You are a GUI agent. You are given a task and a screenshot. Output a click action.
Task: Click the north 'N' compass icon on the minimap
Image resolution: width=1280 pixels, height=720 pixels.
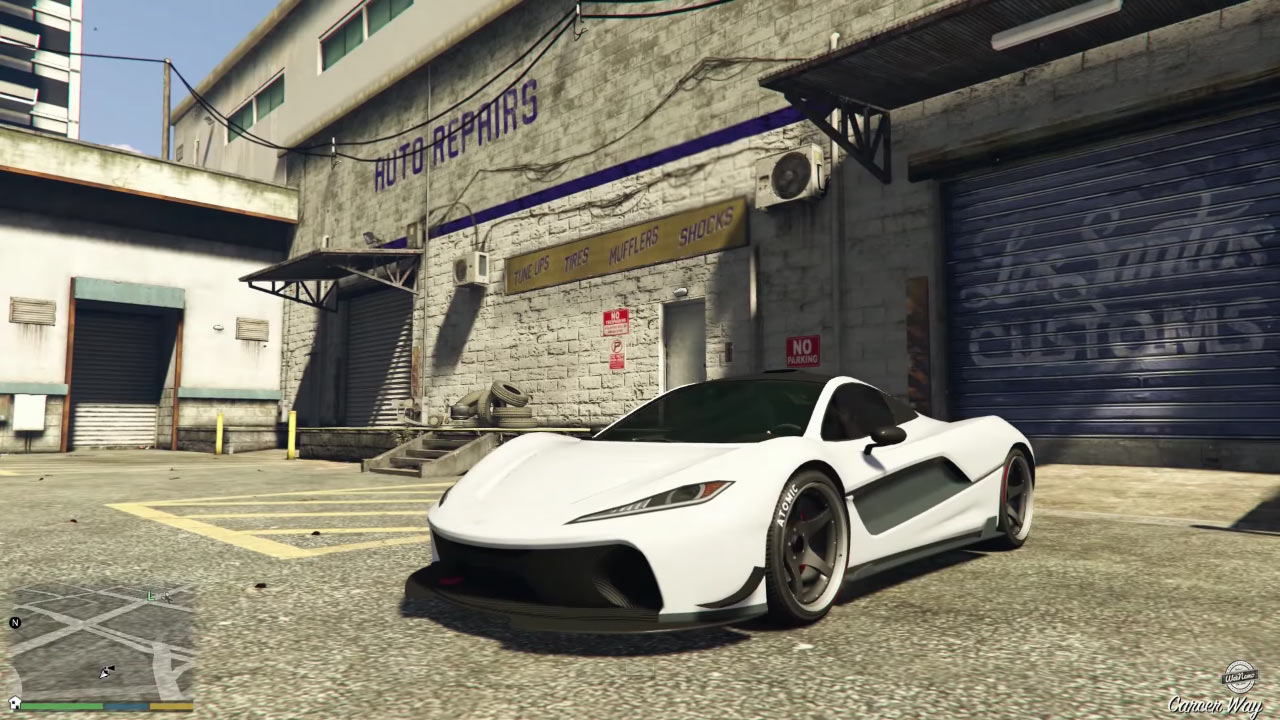[x=16, y=622]
